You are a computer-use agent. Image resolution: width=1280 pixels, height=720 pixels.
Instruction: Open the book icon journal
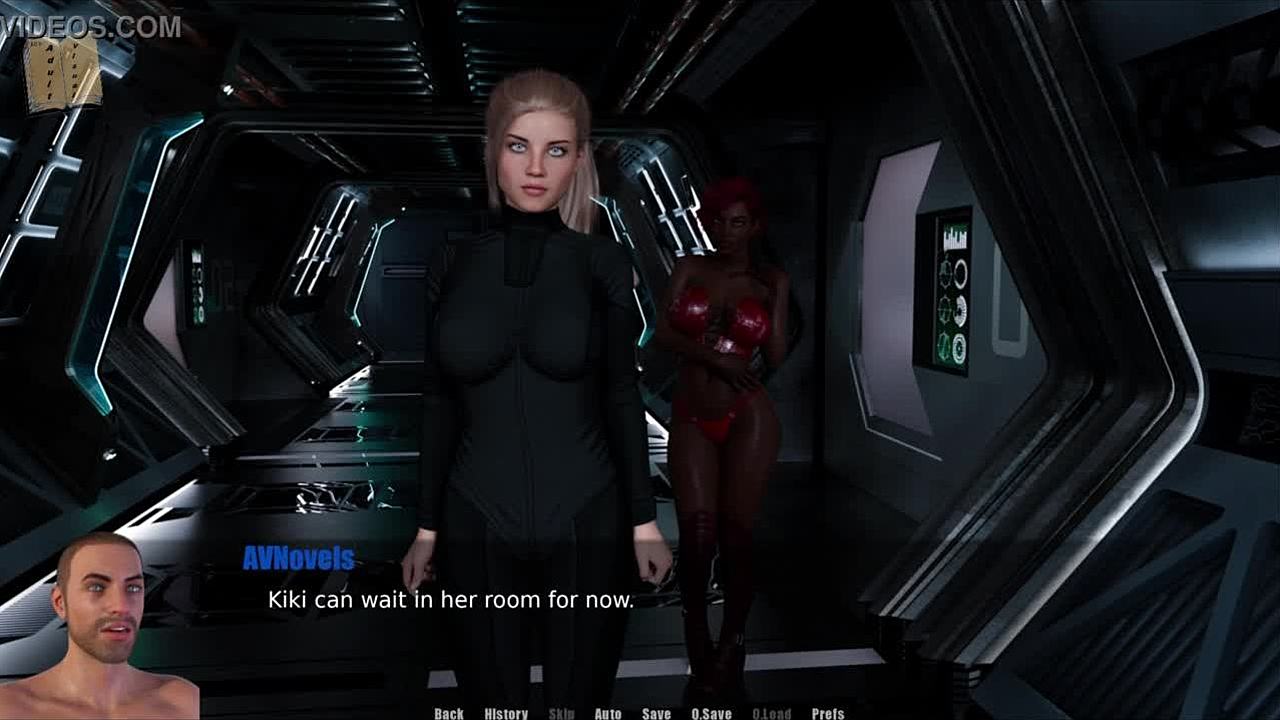[x=63, y=74]
